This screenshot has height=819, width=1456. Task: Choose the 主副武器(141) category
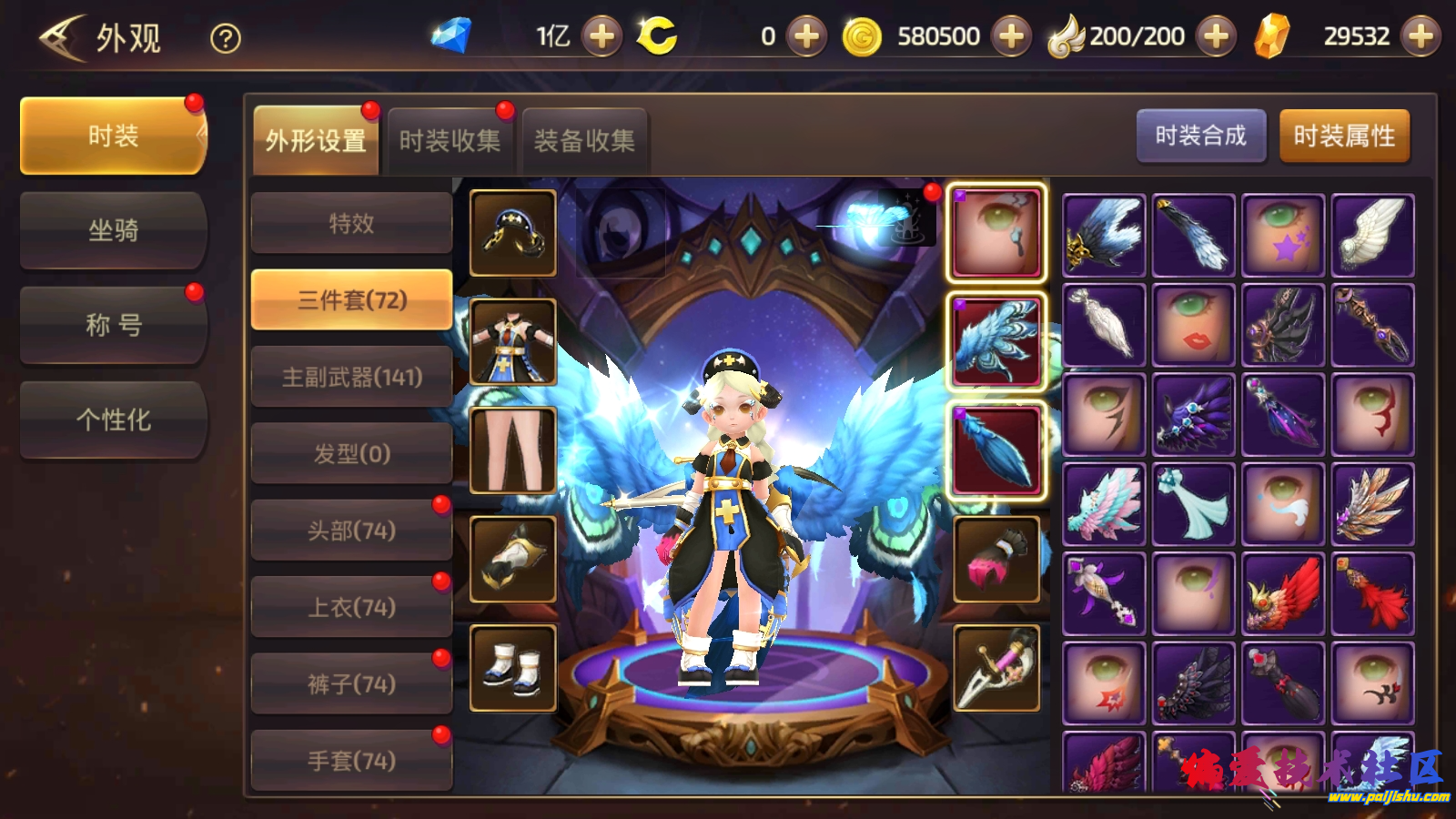click(x=351, y=377)
